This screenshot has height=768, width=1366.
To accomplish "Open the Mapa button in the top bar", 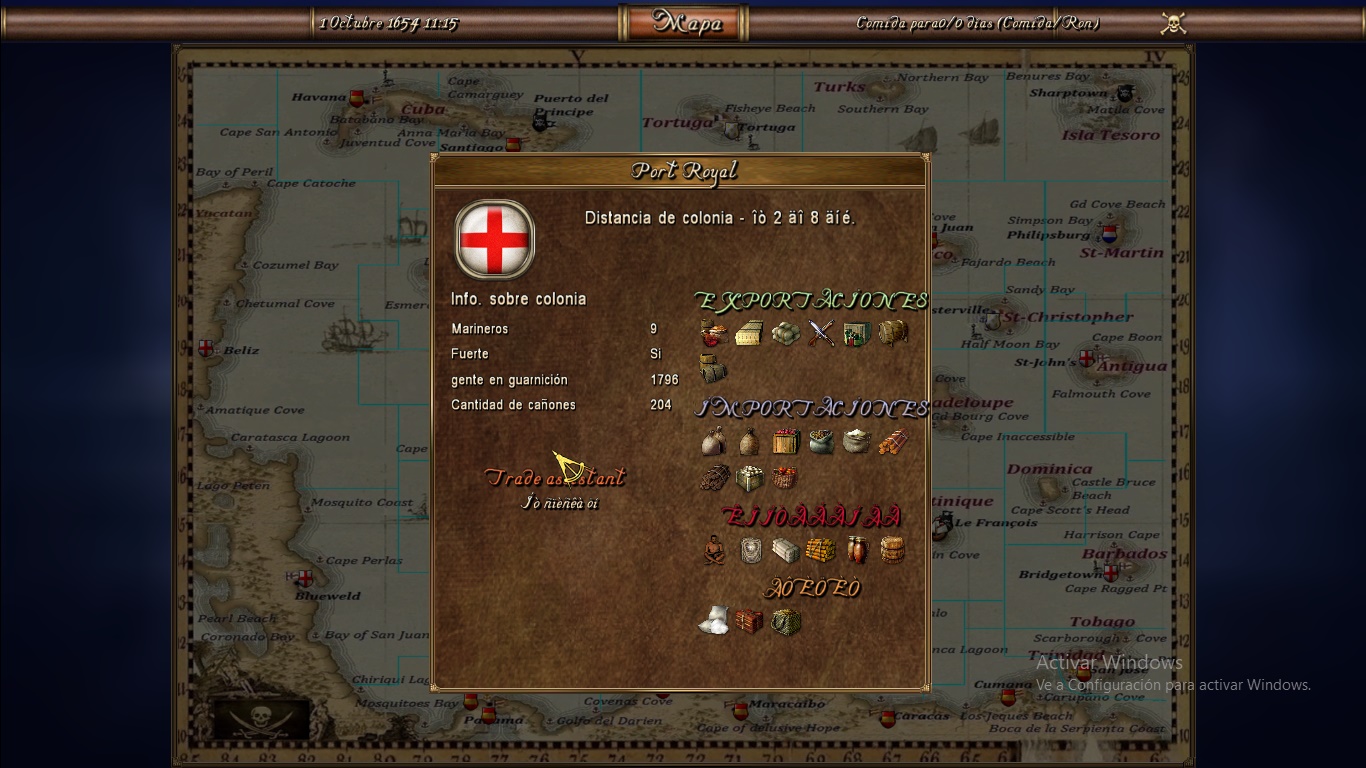I will pos(684,23).
